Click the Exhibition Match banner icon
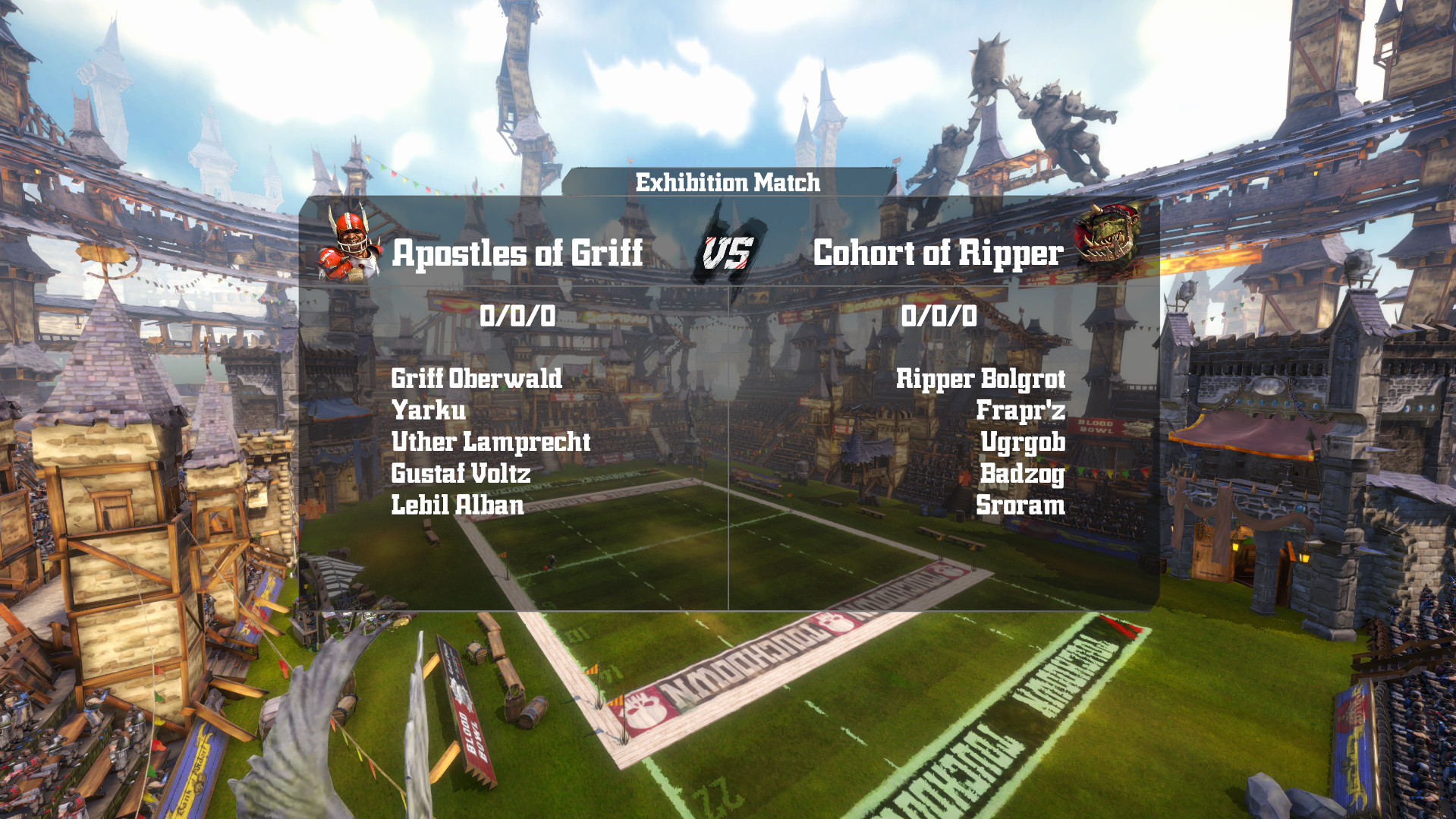The width and height of the screenshot is (1456, 819). tap(728, 182)
